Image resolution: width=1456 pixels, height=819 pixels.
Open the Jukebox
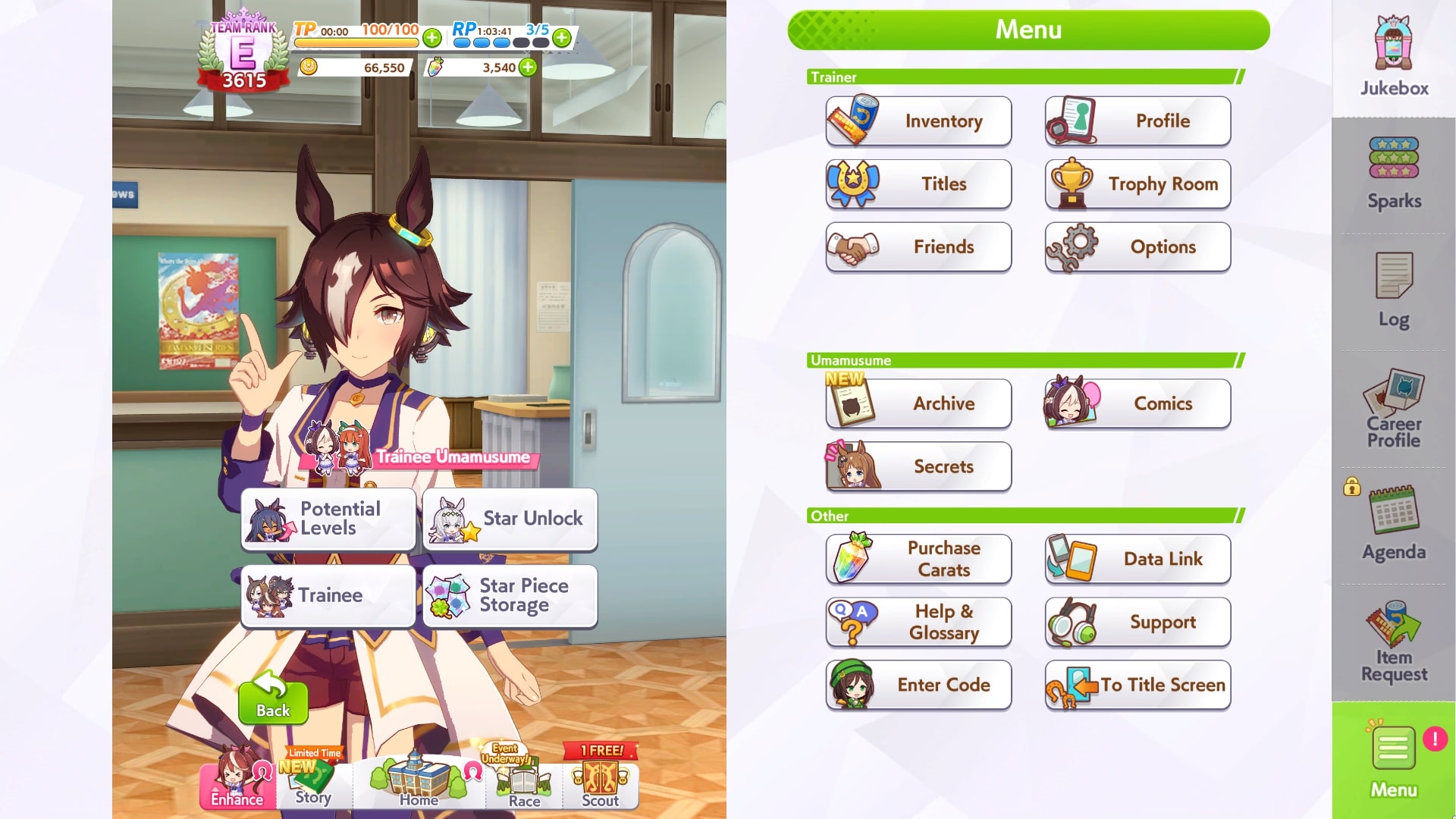pos(1394,57)
